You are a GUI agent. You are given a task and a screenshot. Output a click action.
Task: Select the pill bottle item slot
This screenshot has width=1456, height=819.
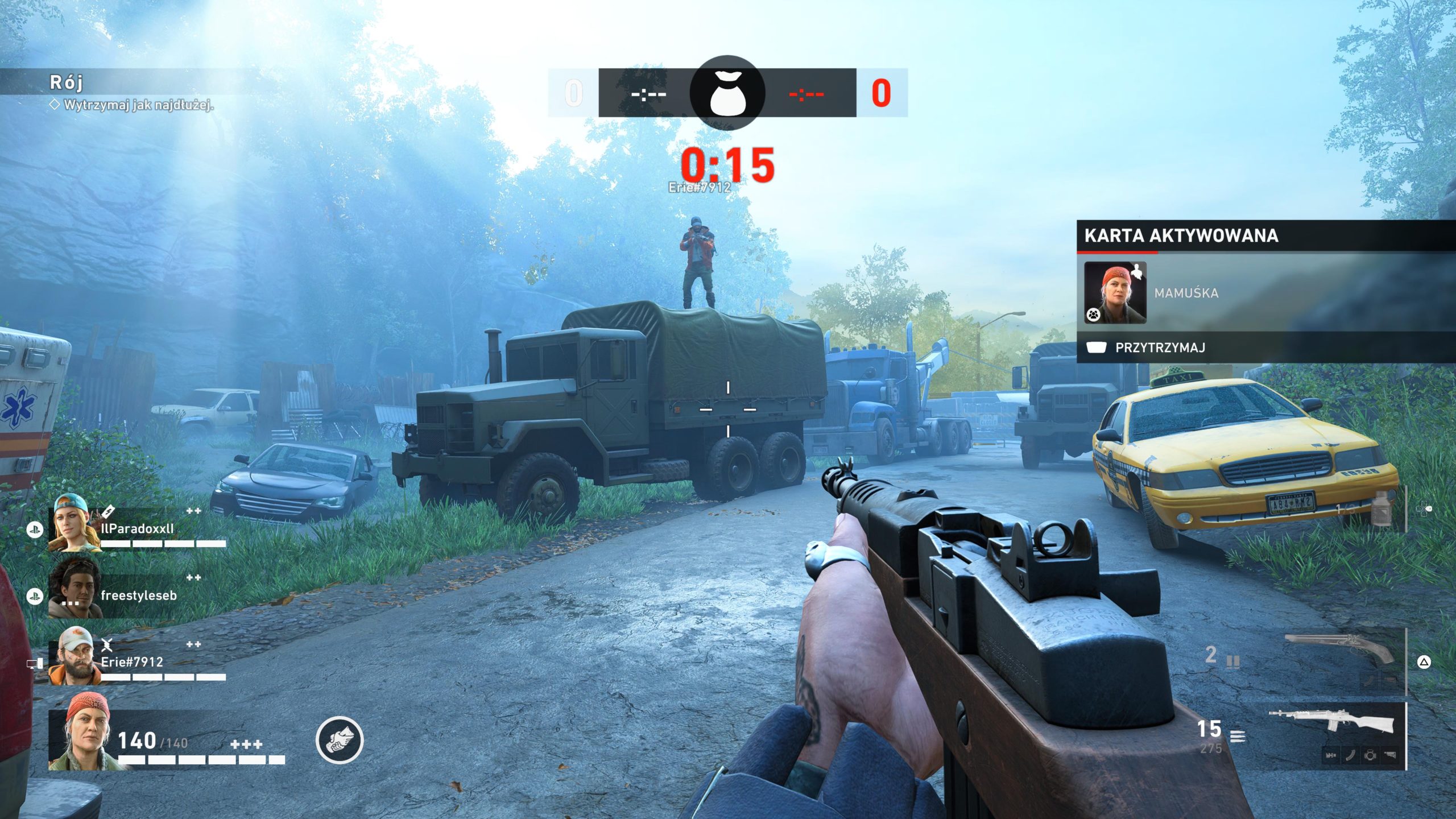1381,508
